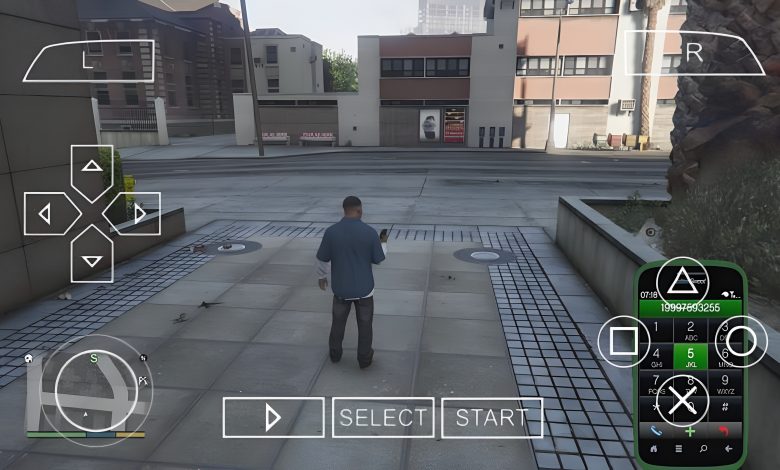The width and height of the screenshot is (780, 470).
Task: Tap the triangle touch button
Action: point(682,282)
